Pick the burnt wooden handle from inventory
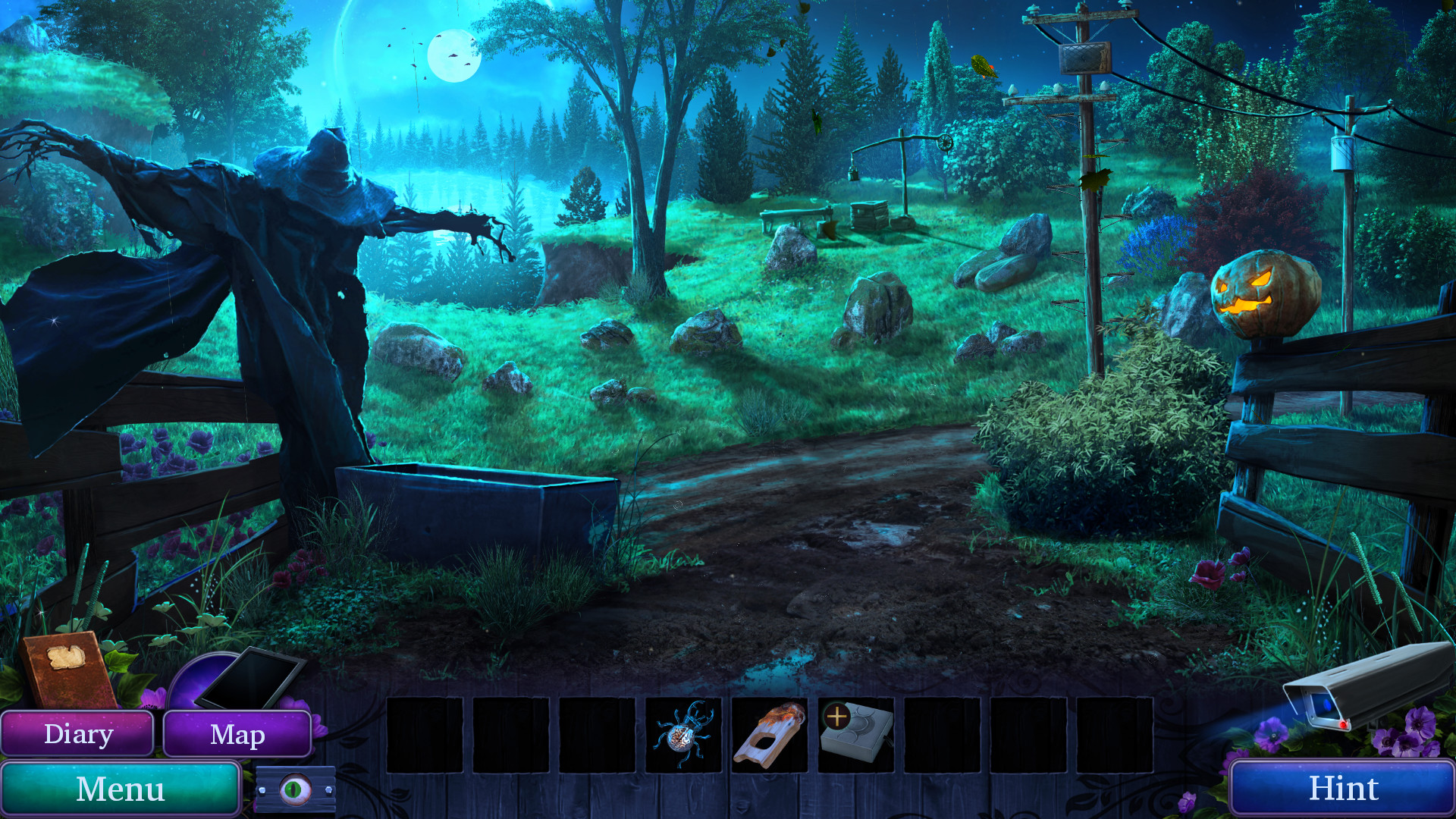The image size is (1456, 819). (x=768, y=732)
